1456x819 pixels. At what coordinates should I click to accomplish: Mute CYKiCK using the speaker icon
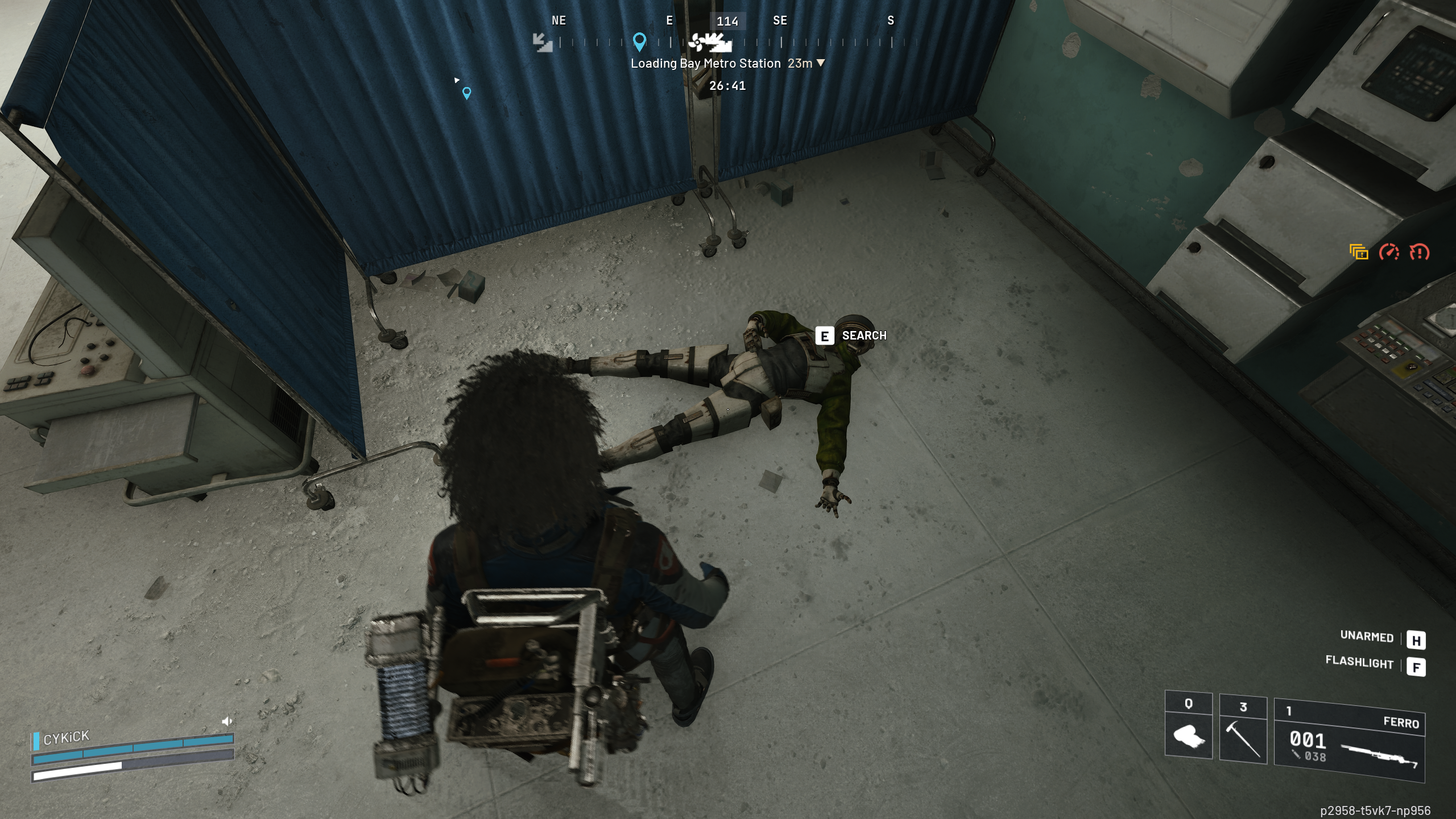pos(227,721)
